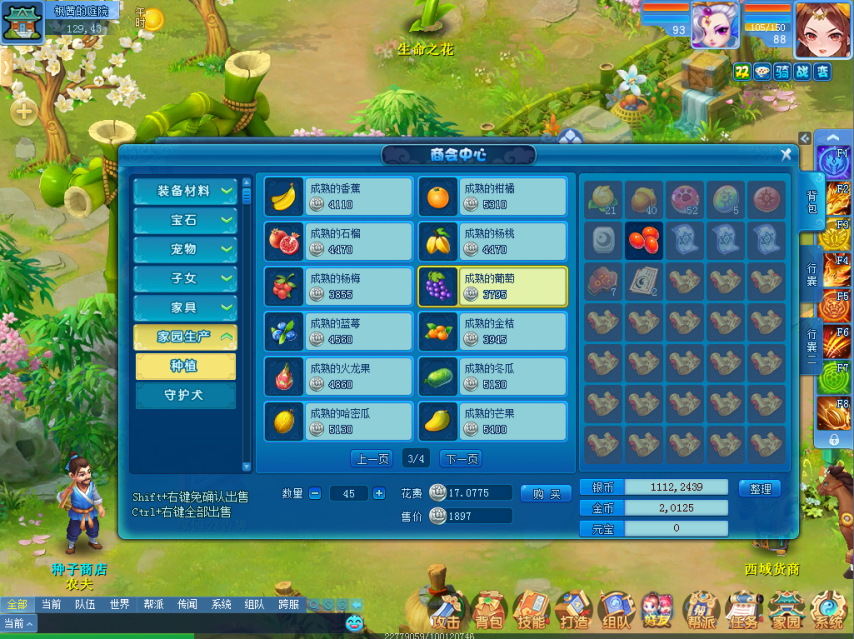
Task: Switch chat to the 世界 channel tab
Action: pyautogui.click(x=119, y=605)
